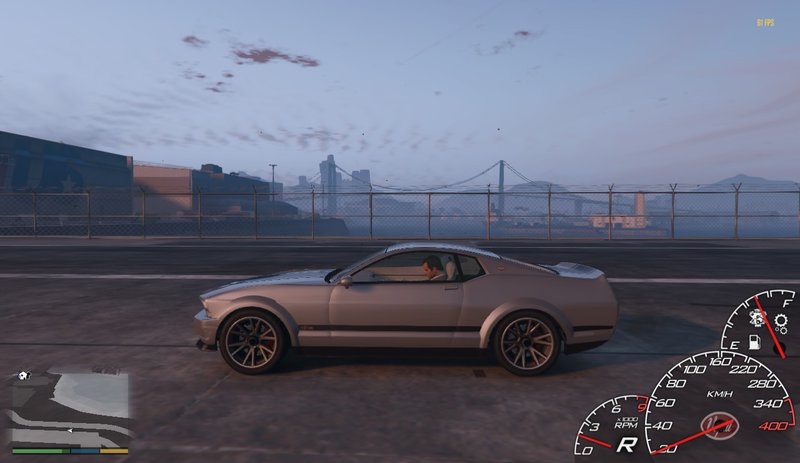The width and height of the screenshot is (800, 463).
Task: Select the engine warning icon
Action: [x=757, y=318]
